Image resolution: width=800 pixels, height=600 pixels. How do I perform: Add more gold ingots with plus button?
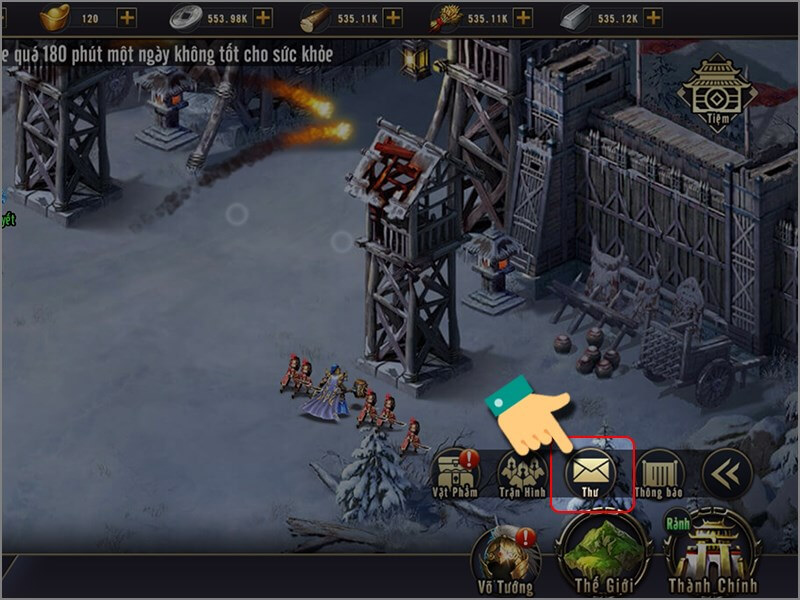pyautogui.click(x=127, y=17)
